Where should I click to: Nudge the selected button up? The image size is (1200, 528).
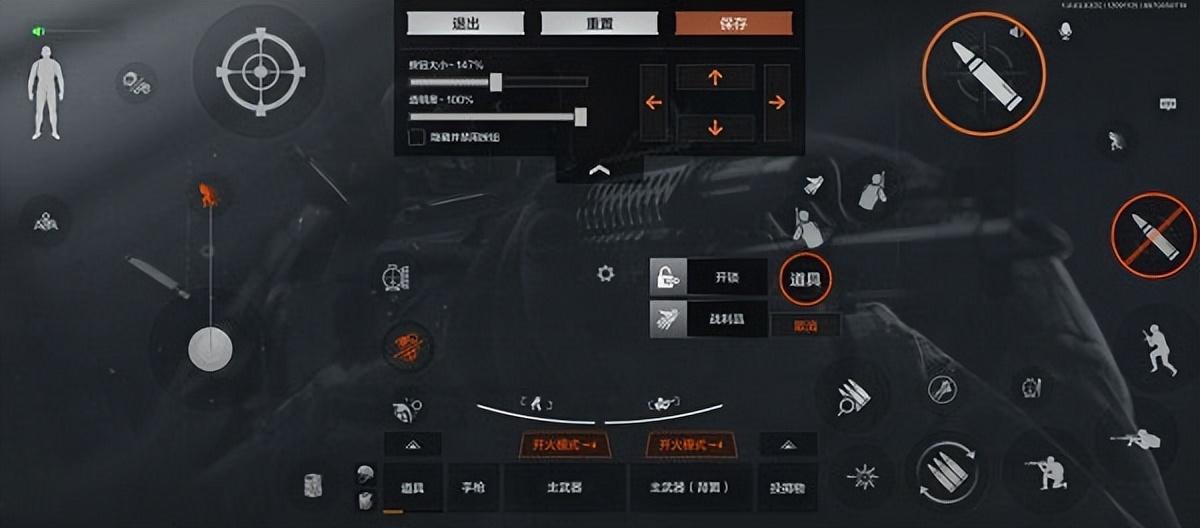click(715, 78)
